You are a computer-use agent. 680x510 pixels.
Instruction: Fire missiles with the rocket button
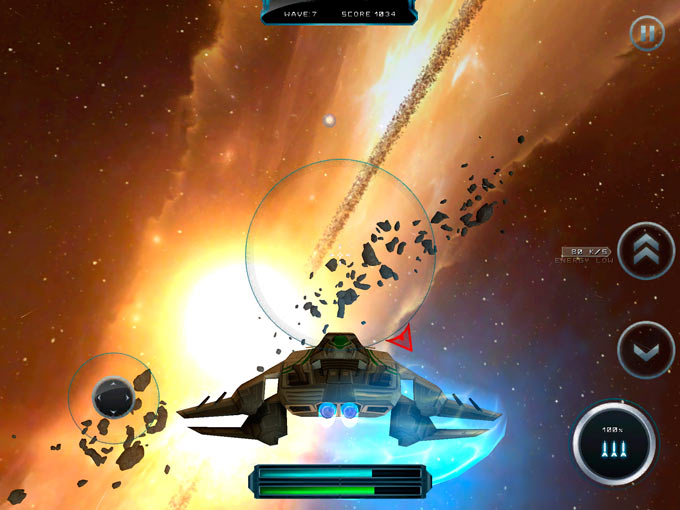pyautogui.click(x=615, y=442)
